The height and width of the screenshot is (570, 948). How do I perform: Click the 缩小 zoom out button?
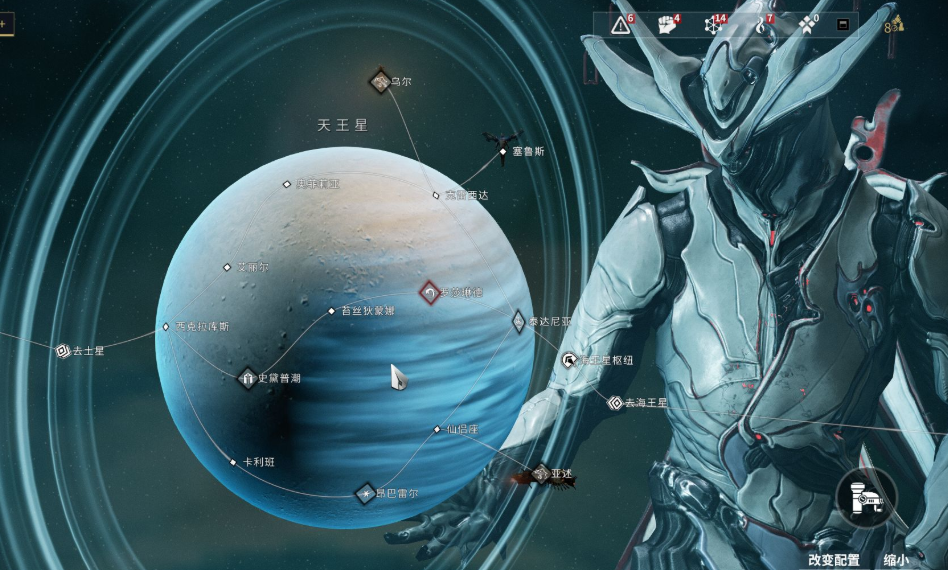pos(897,561)
